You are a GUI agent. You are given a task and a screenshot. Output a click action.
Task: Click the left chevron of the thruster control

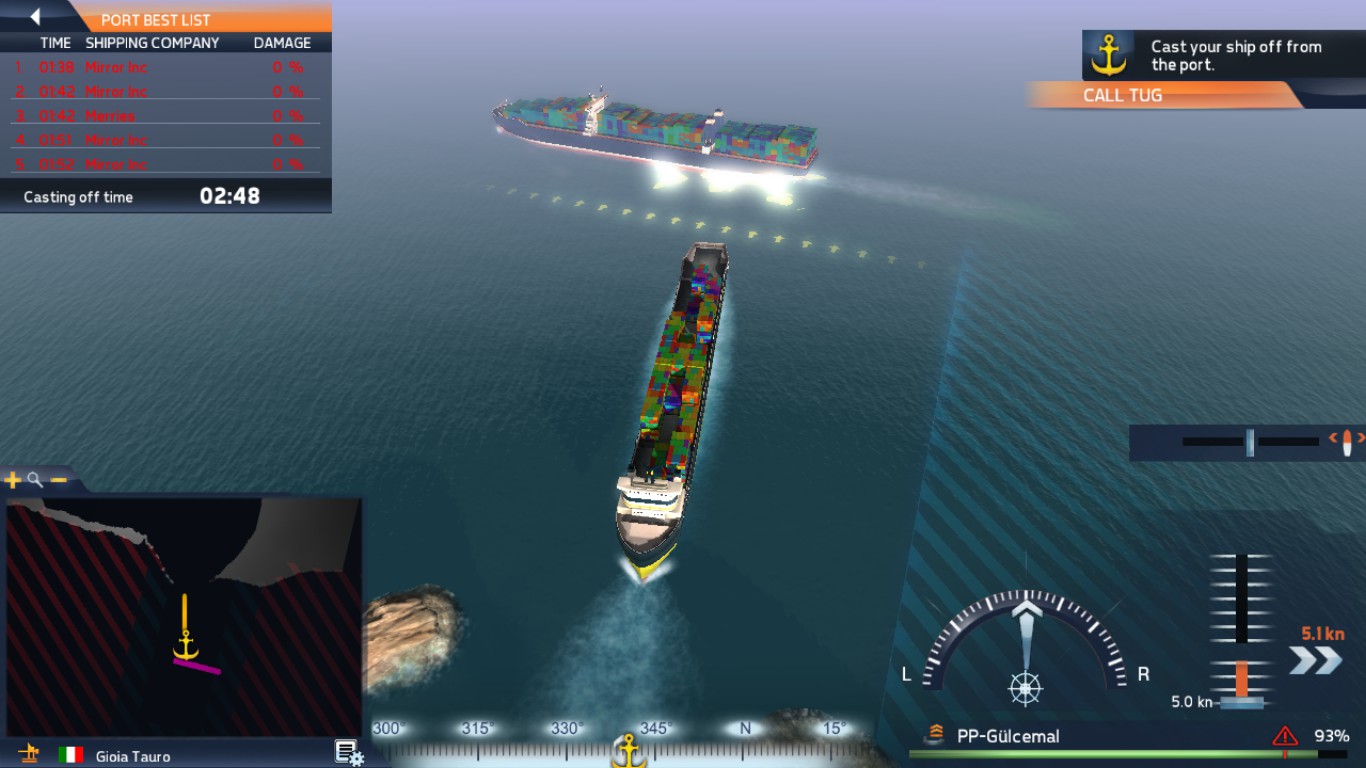click(1333, 437)
